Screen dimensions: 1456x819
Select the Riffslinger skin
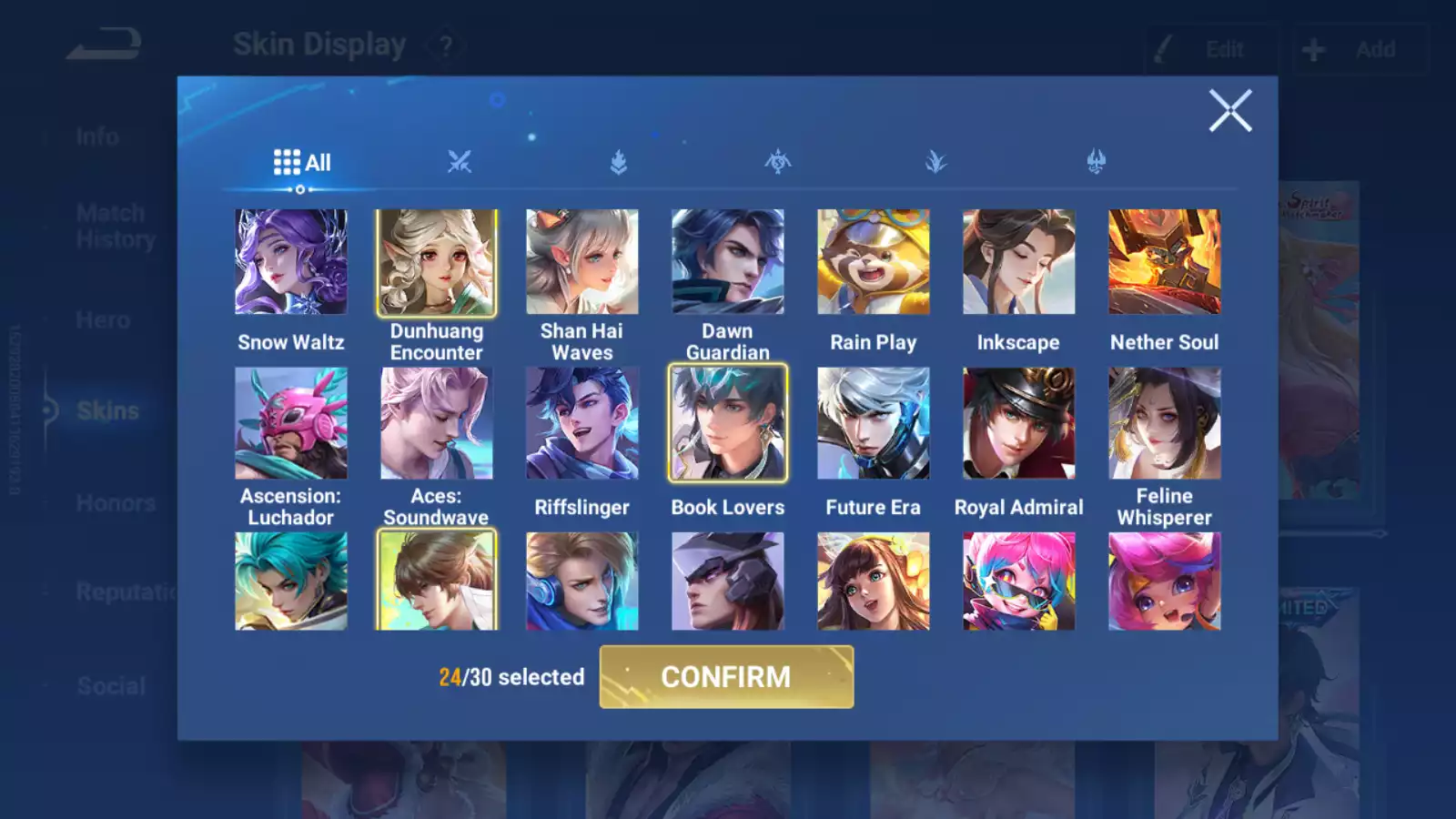point(582,423)
